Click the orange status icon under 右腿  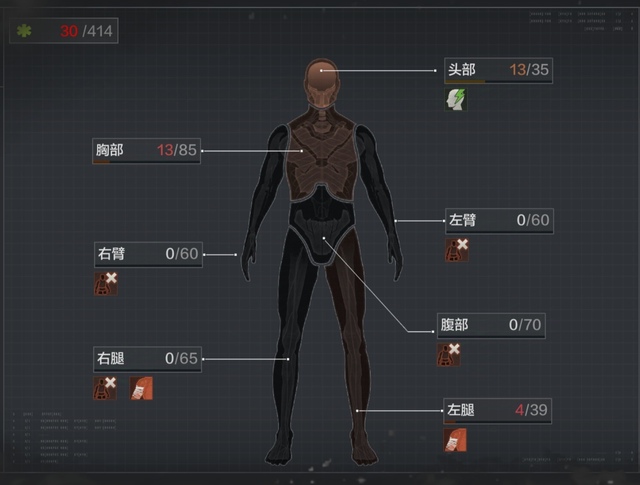[140, 387]
